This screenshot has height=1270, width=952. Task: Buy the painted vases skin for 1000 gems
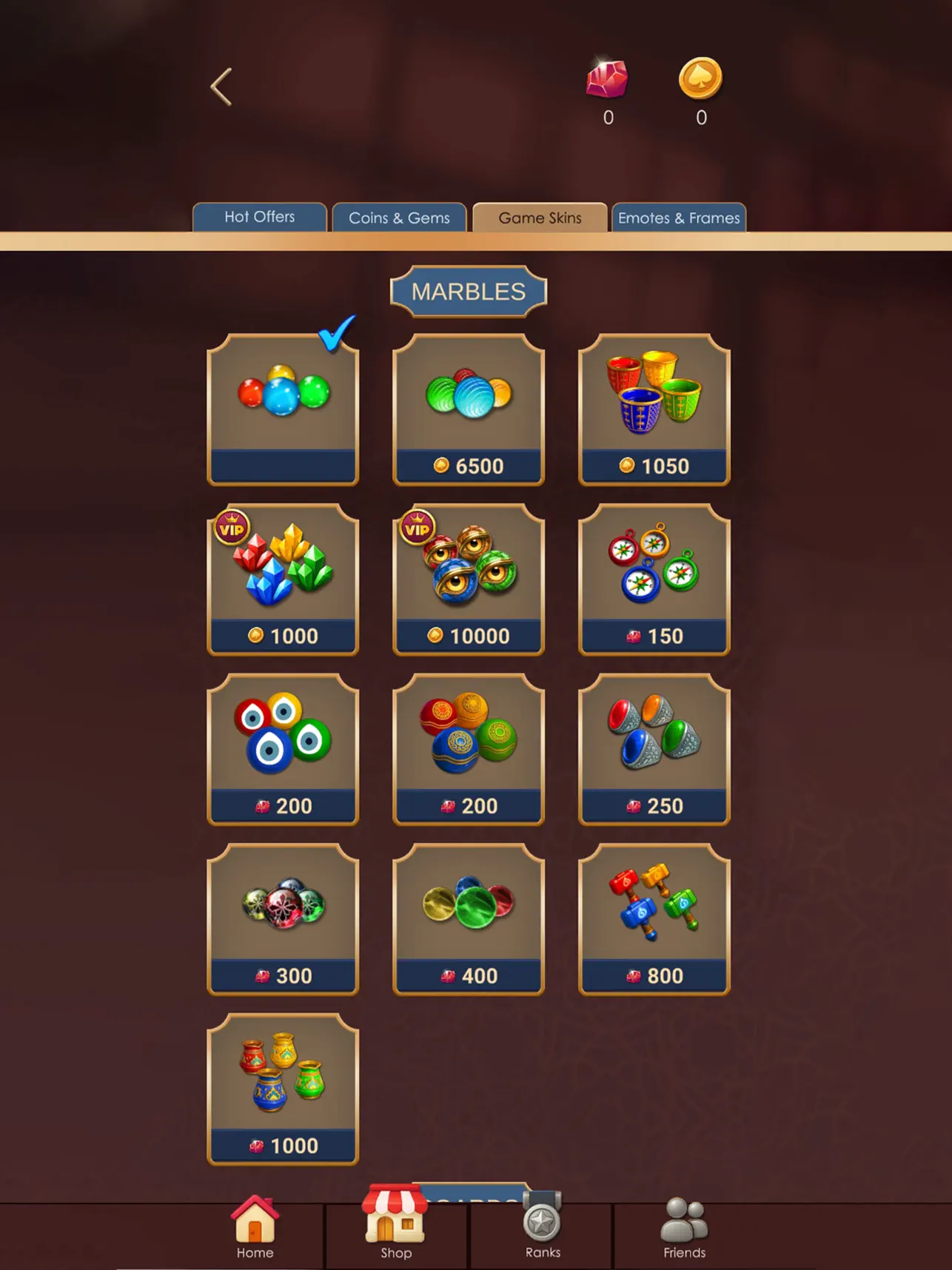(284, 1088)
